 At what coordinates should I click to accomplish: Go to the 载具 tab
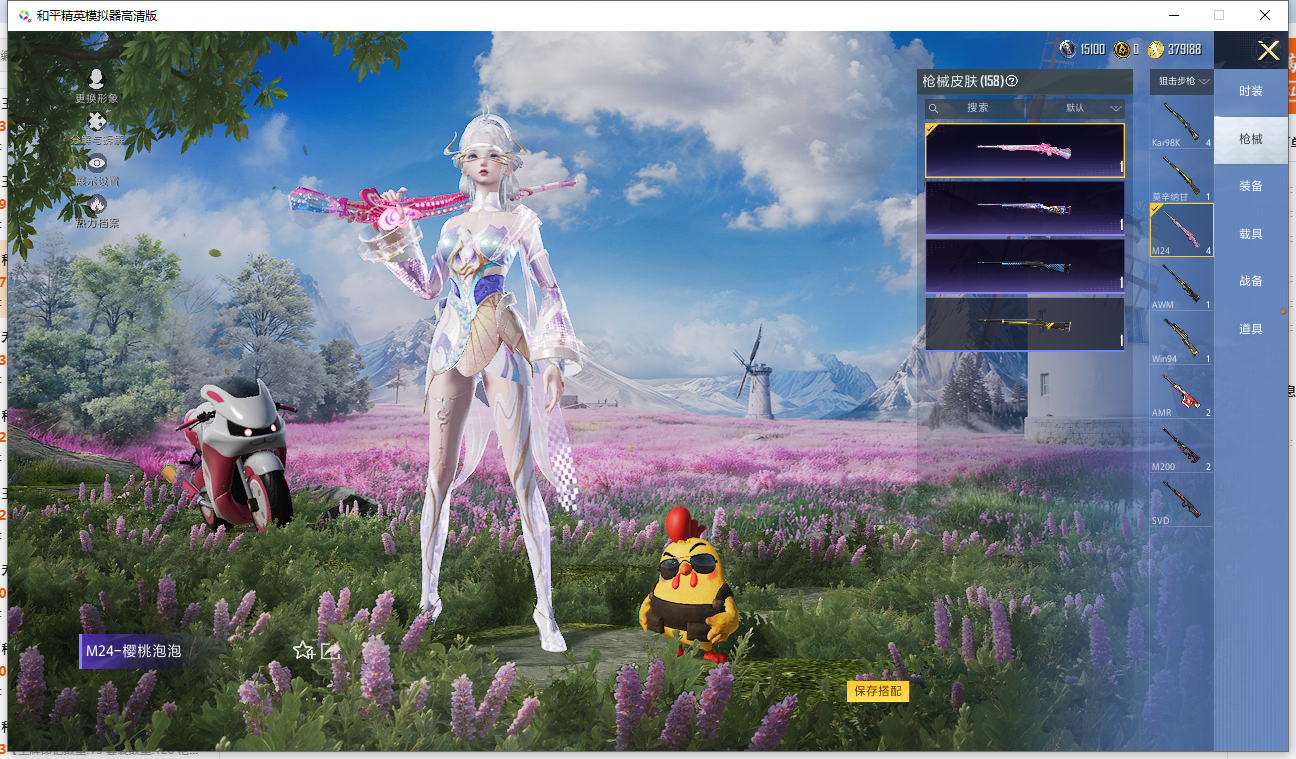(1250, 234)
